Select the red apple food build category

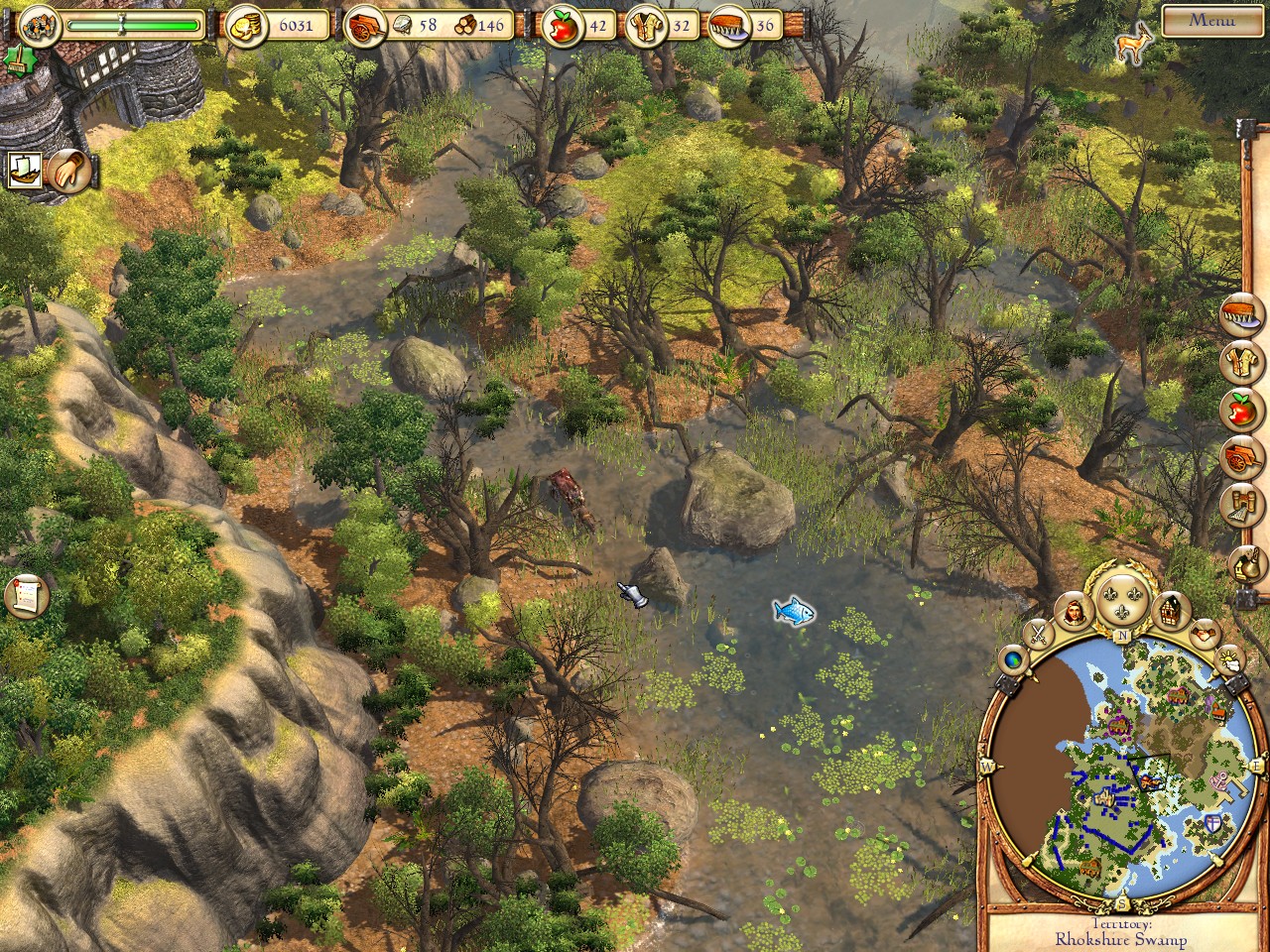pos(1241,409)
